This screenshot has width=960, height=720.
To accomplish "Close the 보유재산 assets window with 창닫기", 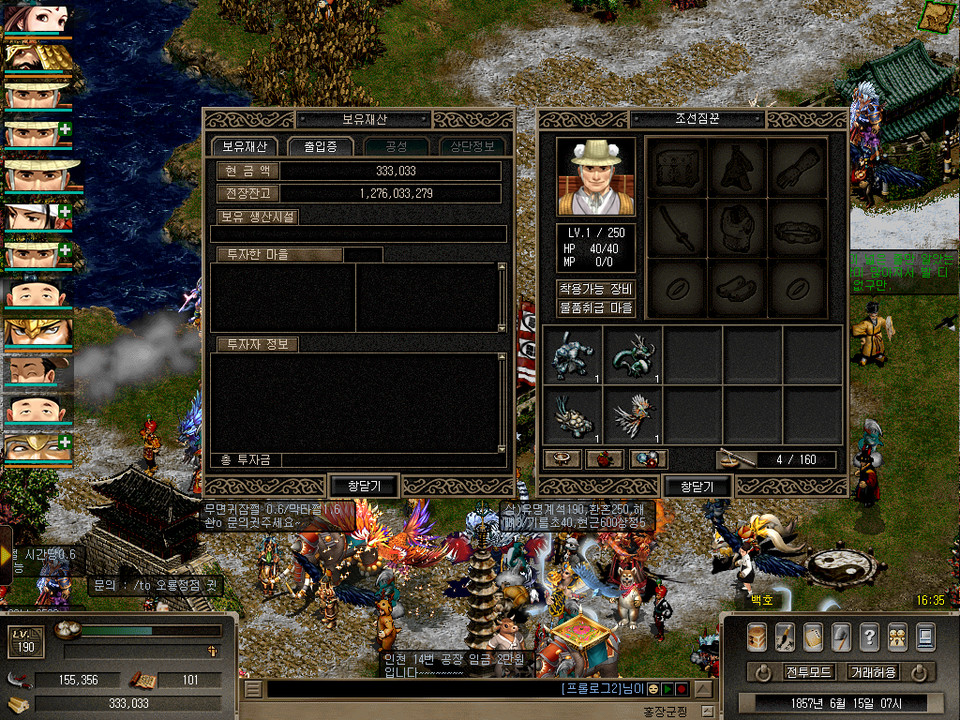I will [363, 486].
